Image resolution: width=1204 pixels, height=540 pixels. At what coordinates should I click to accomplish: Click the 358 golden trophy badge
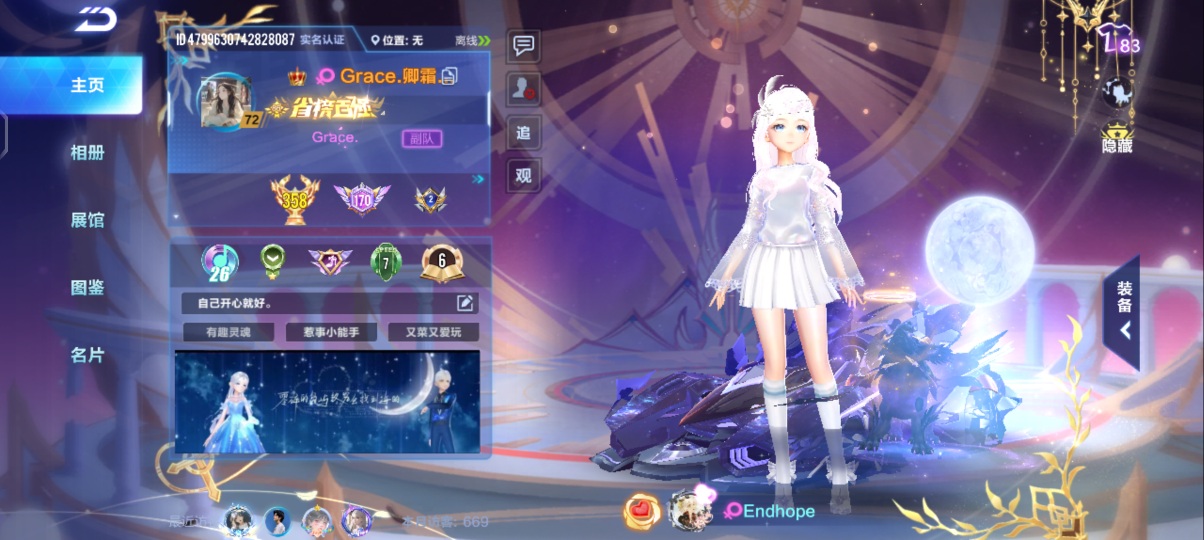point(295,199)
